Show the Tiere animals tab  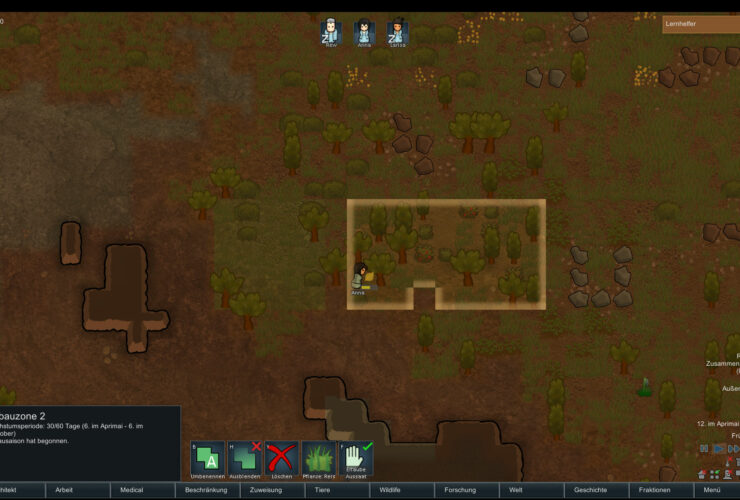click(x=323, y=491)
